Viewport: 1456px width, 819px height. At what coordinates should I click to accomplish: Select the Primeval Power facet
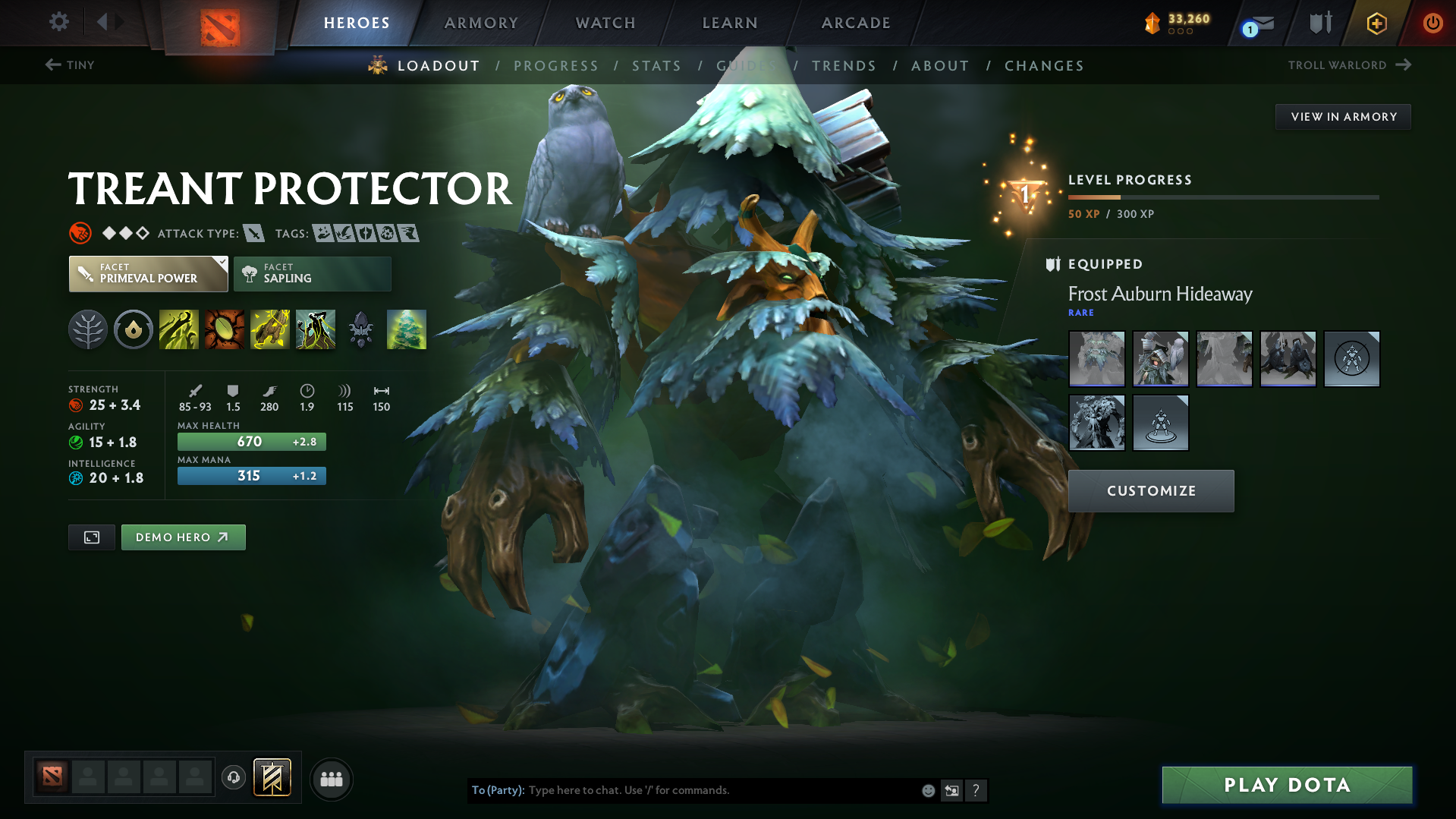[144, 273]
